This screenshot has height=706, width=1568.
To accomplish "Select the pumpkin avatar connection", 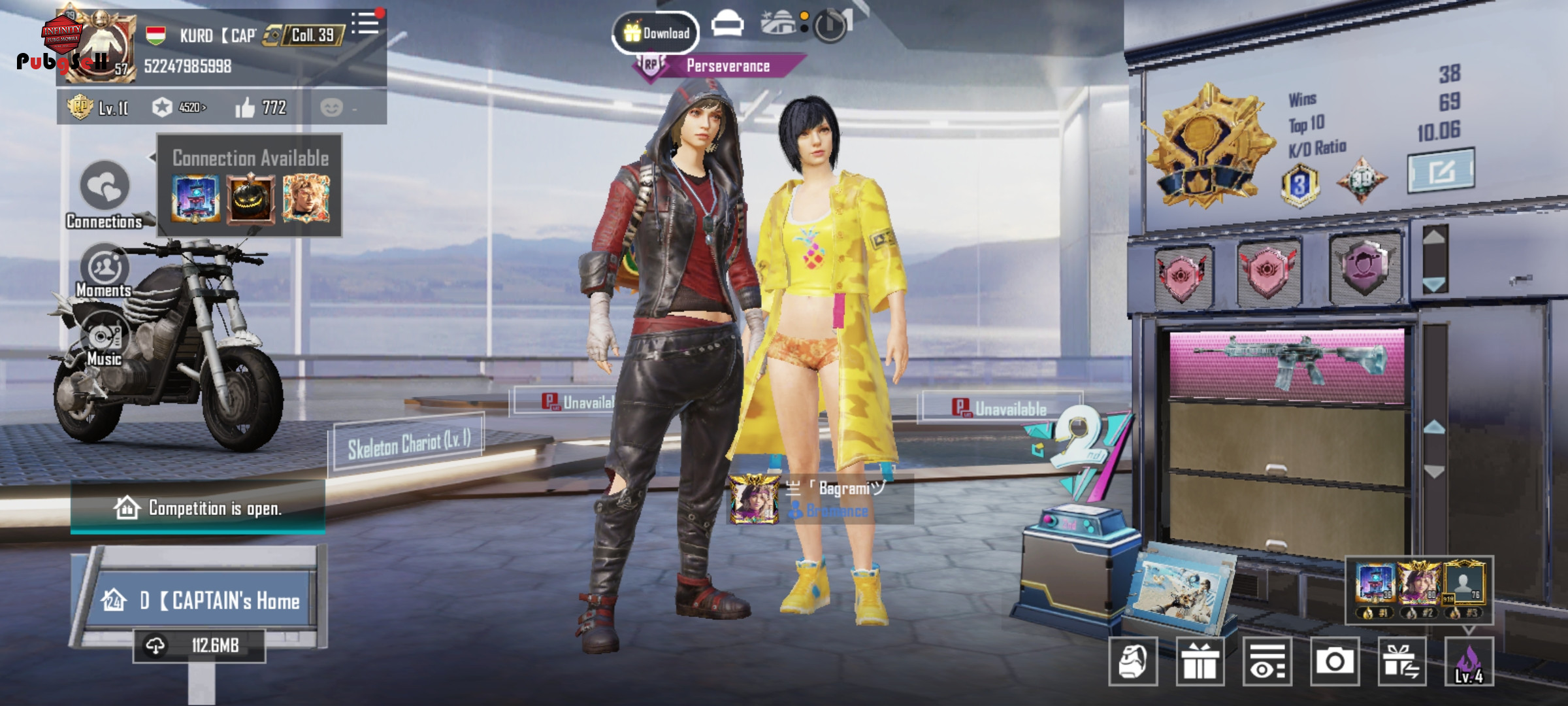I will (x=250, y=199).
